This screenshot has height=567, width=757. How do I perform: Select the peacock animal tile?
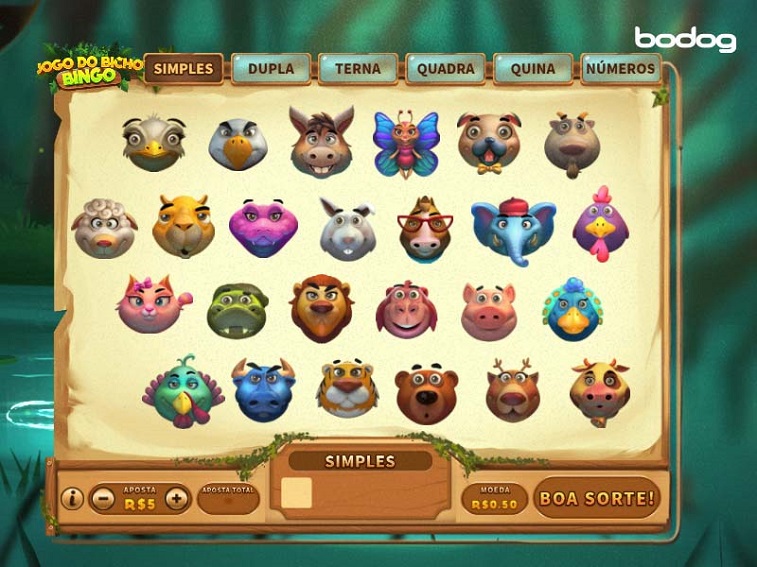[572, 309]
